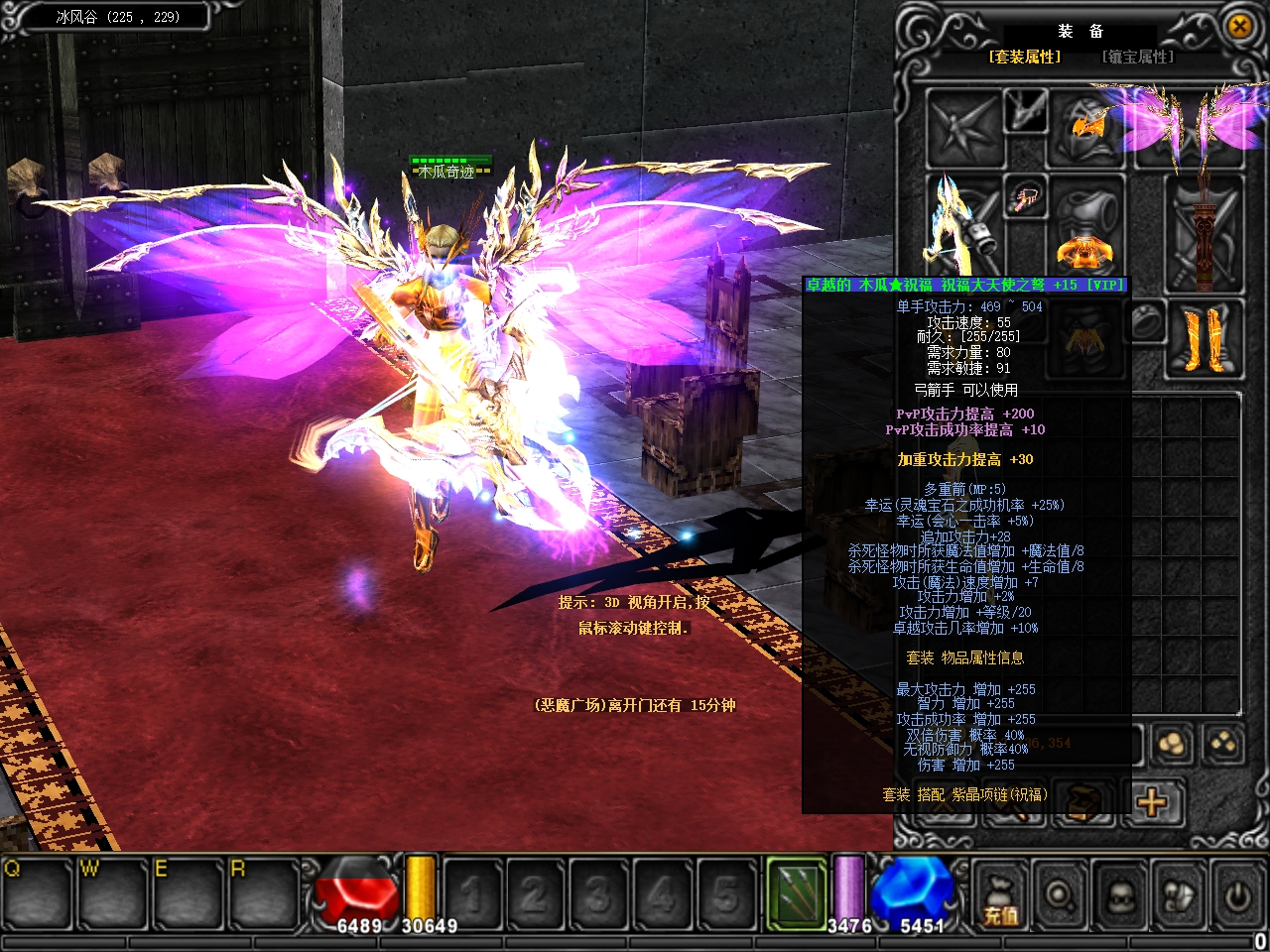Click the scattered coins button

(x=1223, y=744)
